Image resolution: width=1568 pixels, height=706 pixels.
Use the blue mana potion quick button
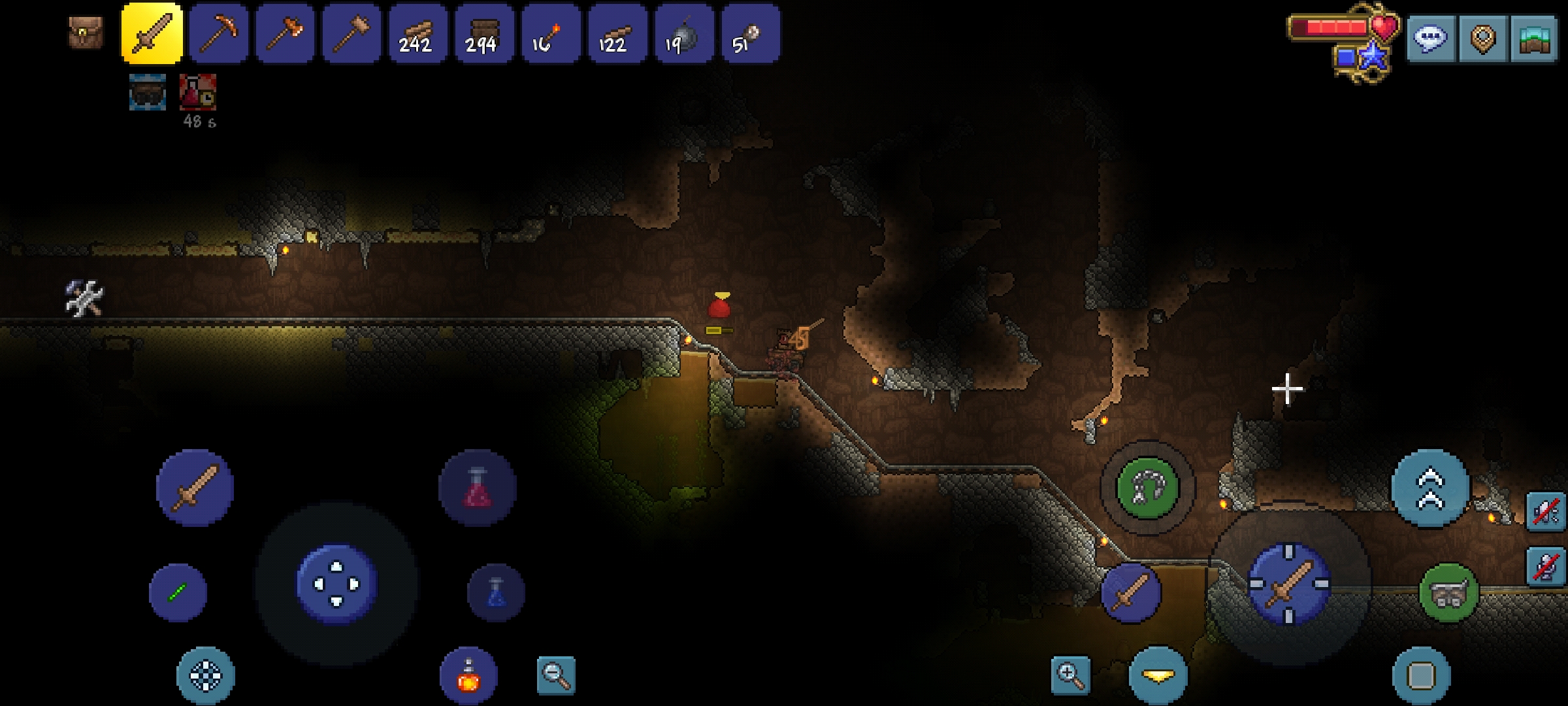[496, 592]
